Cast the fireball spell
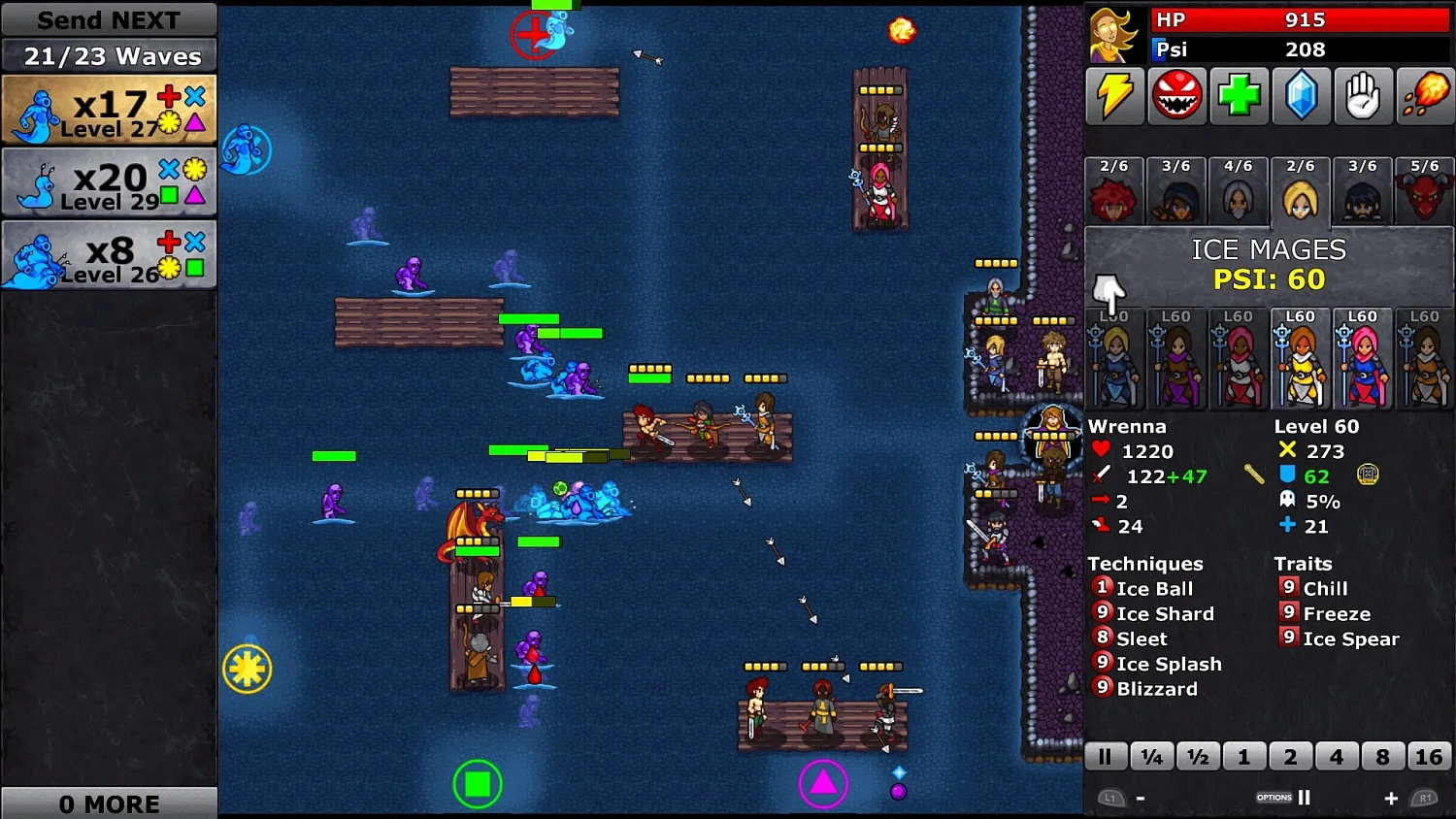 (x=1425, y=96)
